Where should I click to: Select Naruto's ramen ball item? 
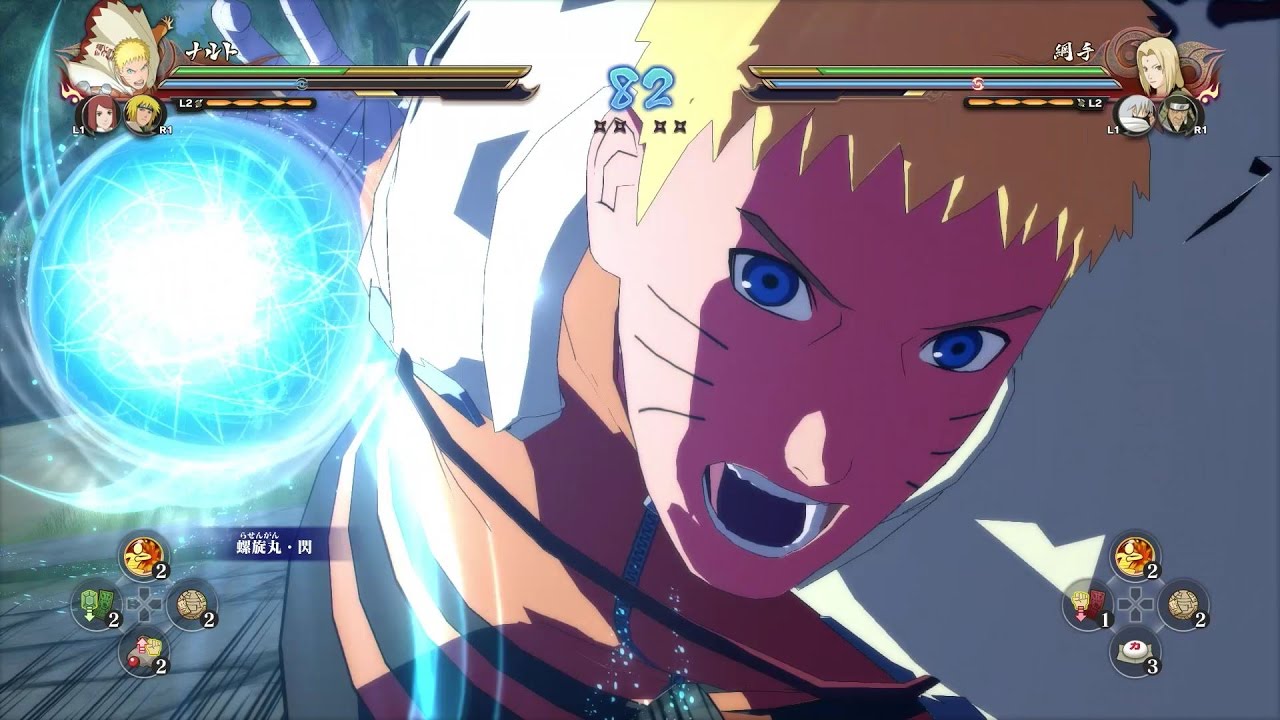[x=192, y=603]
